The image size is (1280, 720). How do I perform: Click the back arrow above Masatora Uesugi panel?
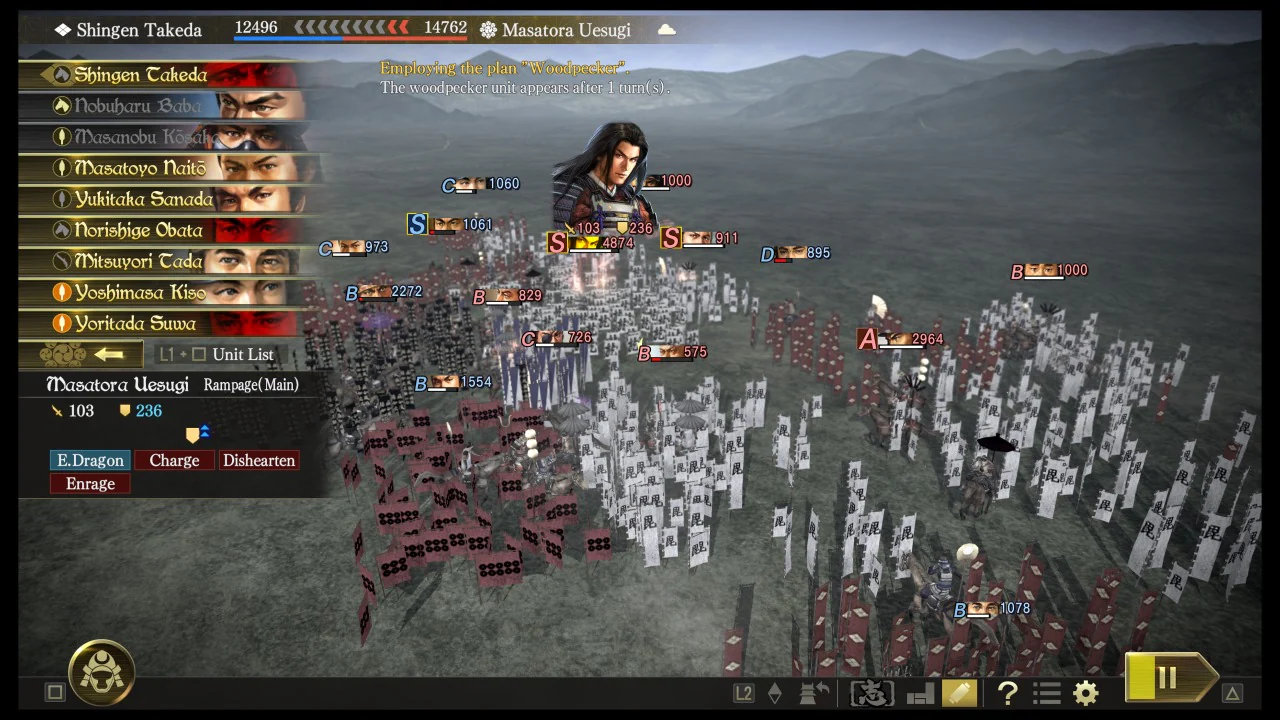coord(110,353)
